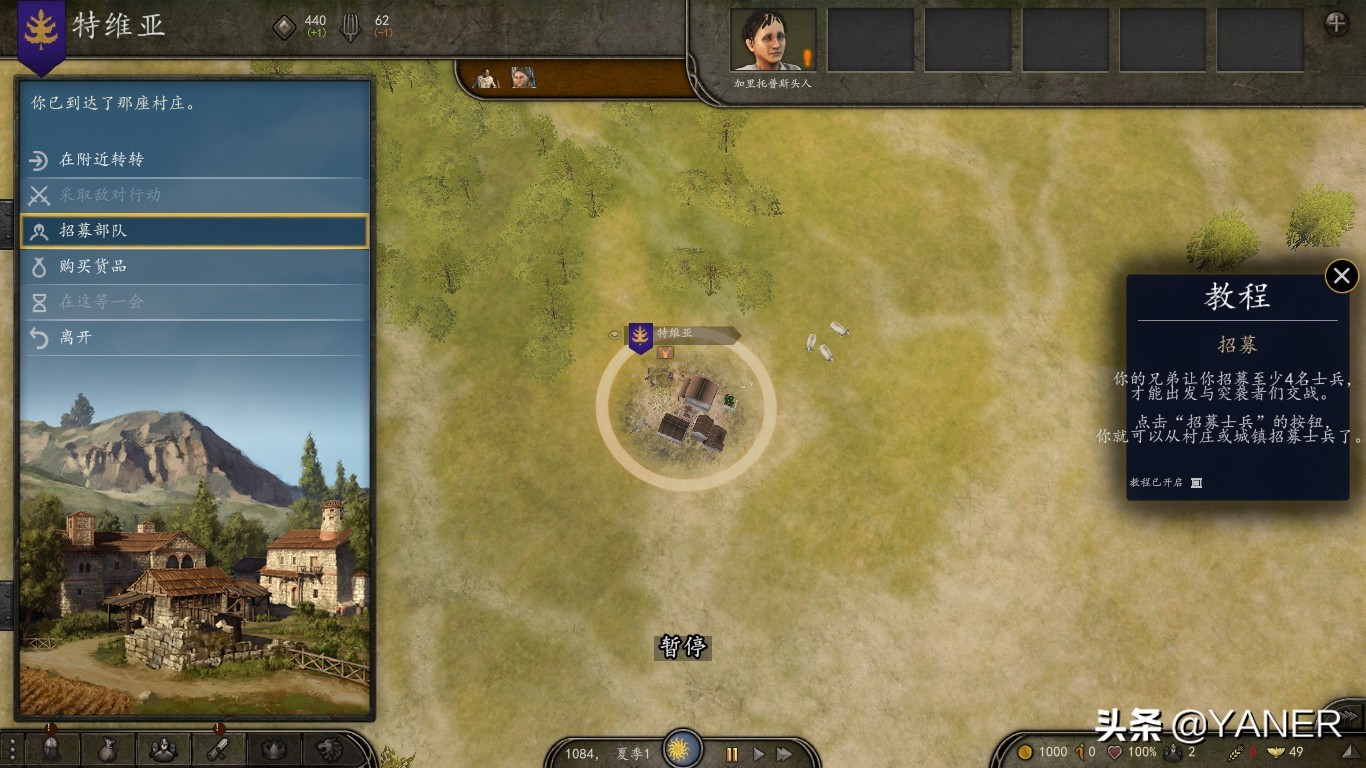This screenshot has width=1366, height=768.
Task: Select 招募部队 (recruit troops) menu option
Action: pos(194,231)
